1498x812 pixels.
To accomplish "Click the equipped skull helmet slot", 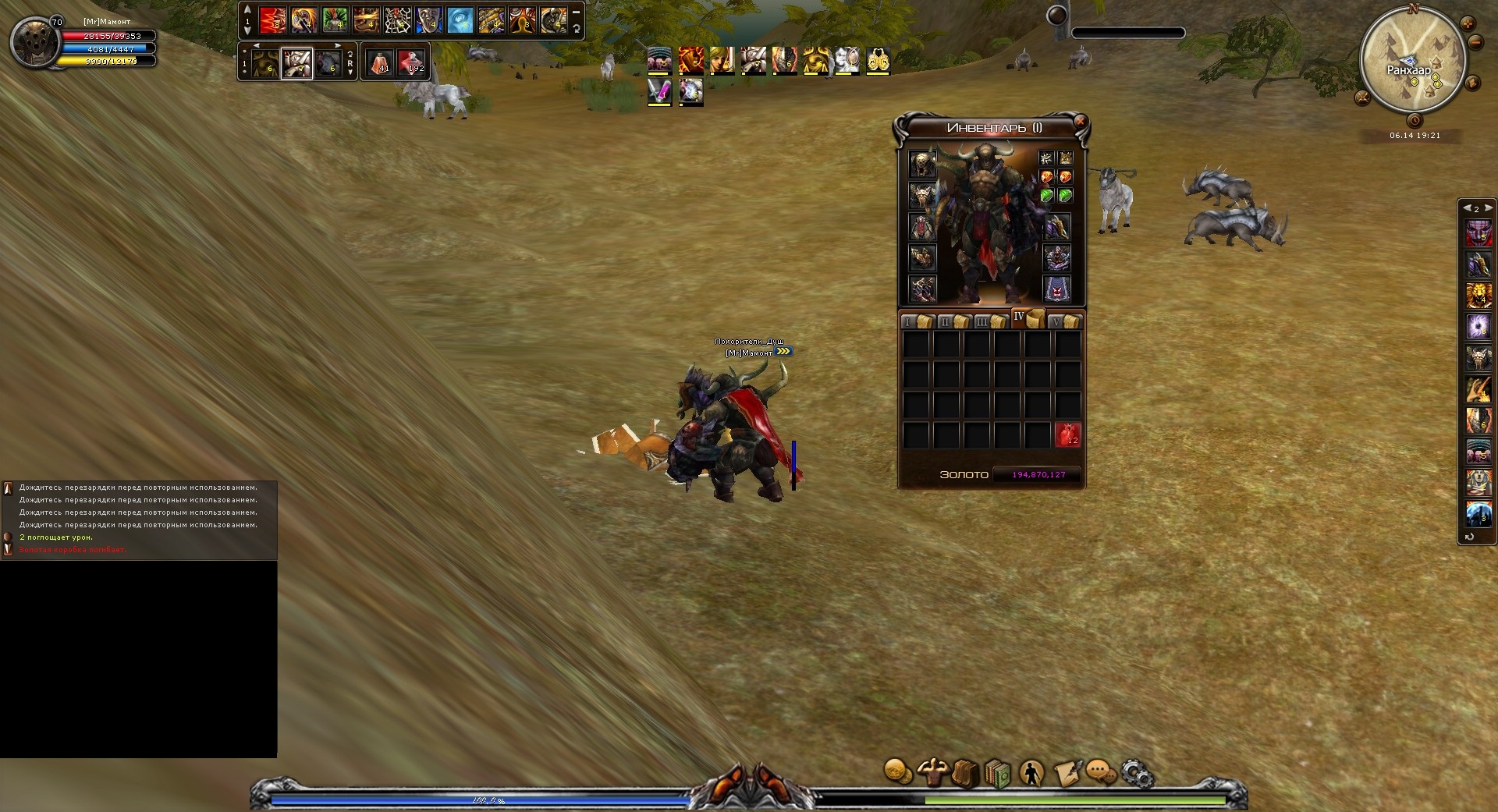I will tap(922, 165).
